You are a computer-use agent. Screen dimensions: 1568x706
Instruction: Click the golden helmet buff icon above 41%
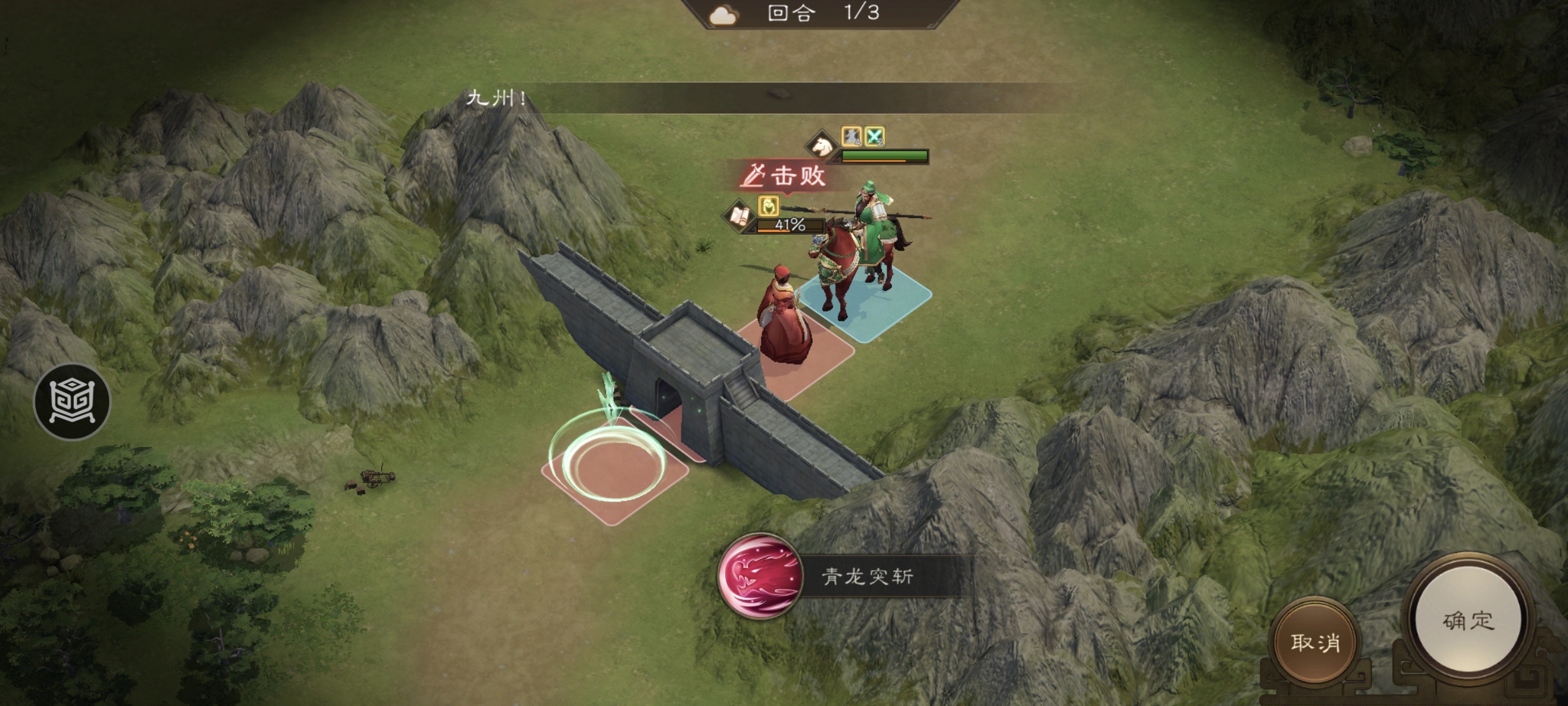pyautogui.click(x=769, y=205)
